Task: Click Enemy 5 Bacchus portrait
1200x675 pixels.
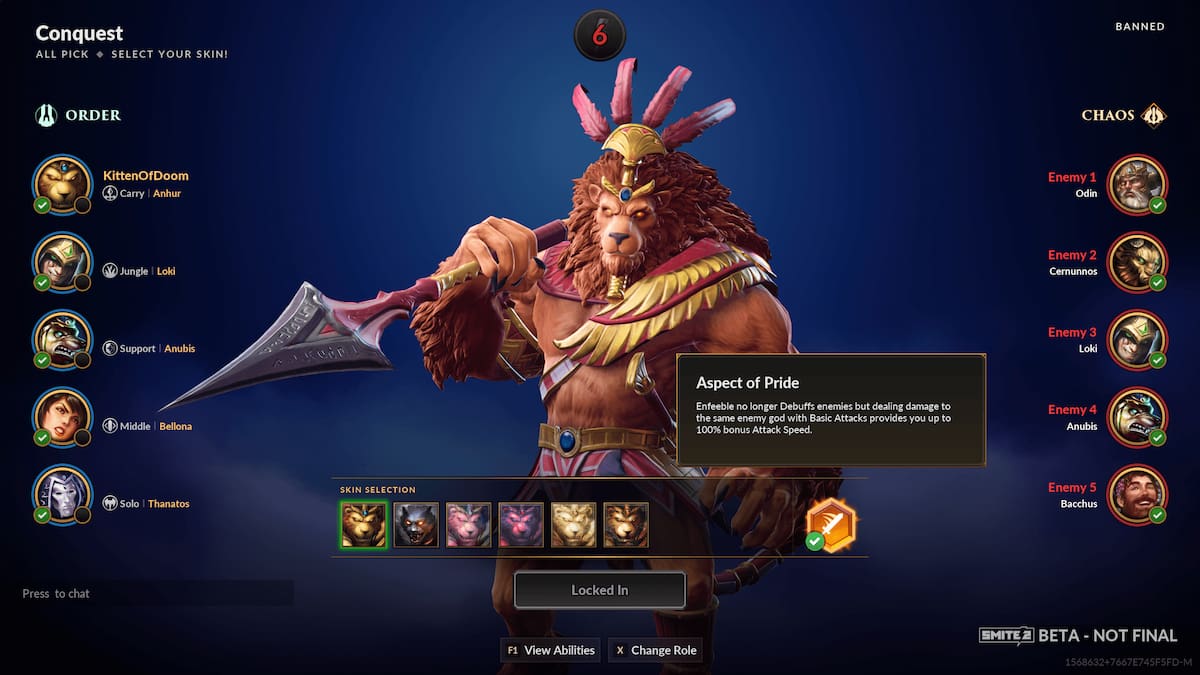Action: 1137,495
